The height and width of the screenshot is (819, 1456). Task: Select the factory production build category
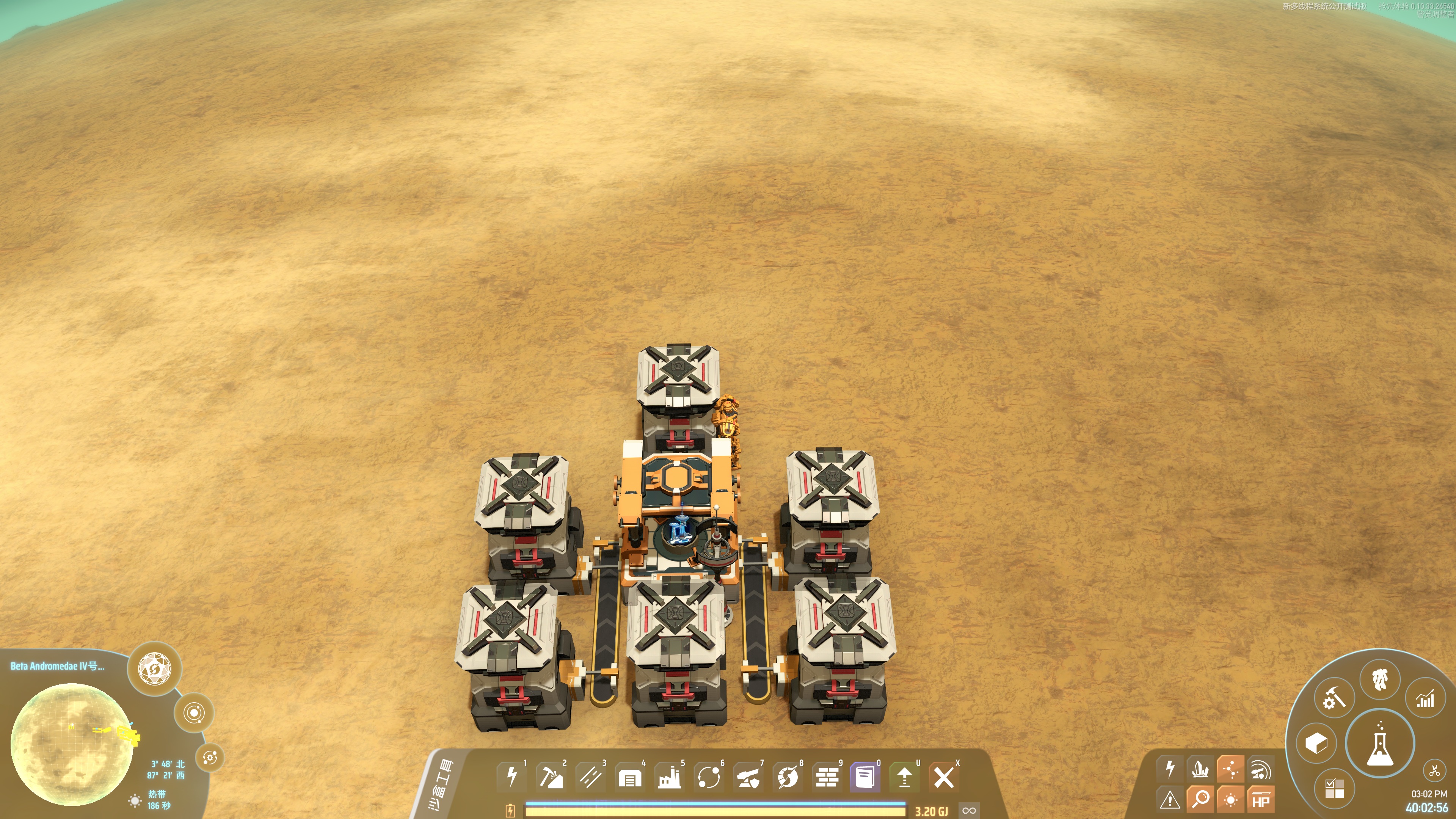click(669, 777)
